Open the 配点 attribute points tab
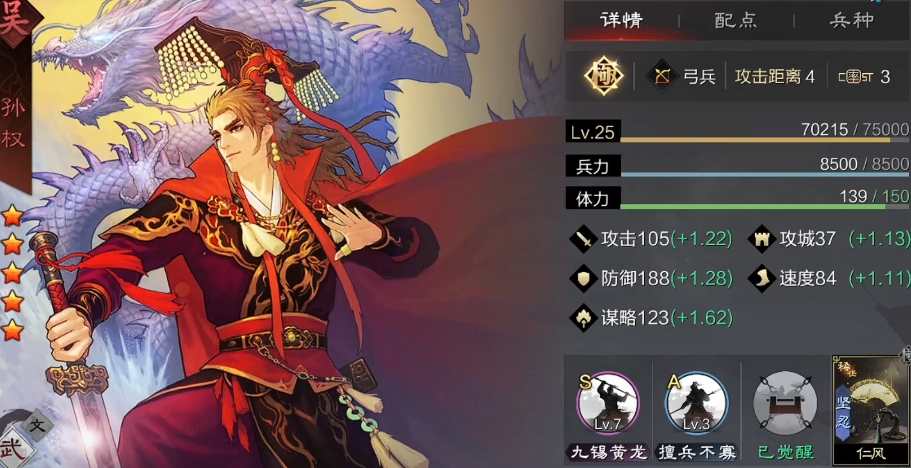This screenshot has width=911, height=468. [x=735, y=20]
